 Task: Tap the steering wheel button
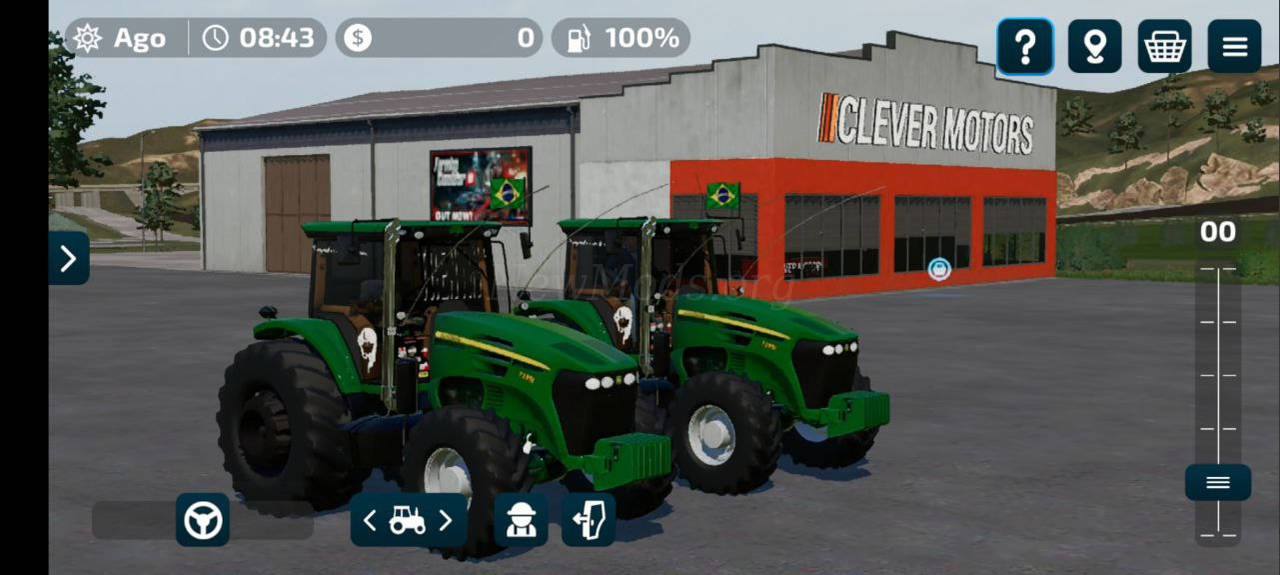[203, 520]
